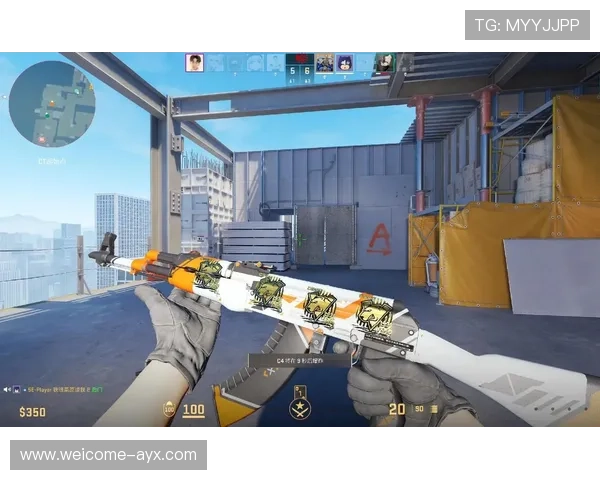Viewport: 600px width, 480px height.
Task: Select the dark-haired avatar at the bar's right end
Action: 383,62
